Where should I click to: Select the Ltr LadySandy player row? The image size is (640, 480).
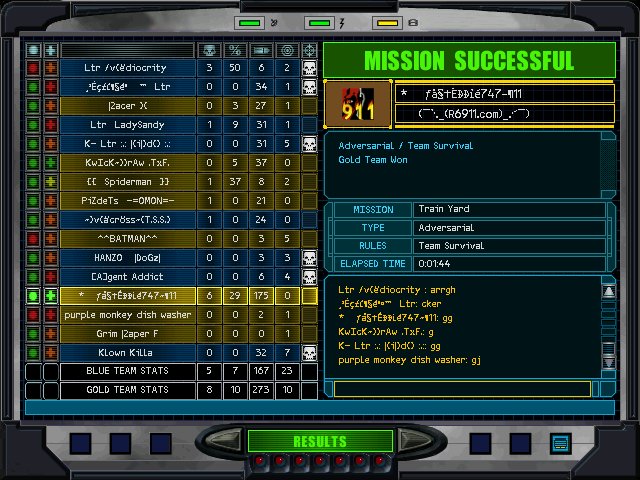126,125
